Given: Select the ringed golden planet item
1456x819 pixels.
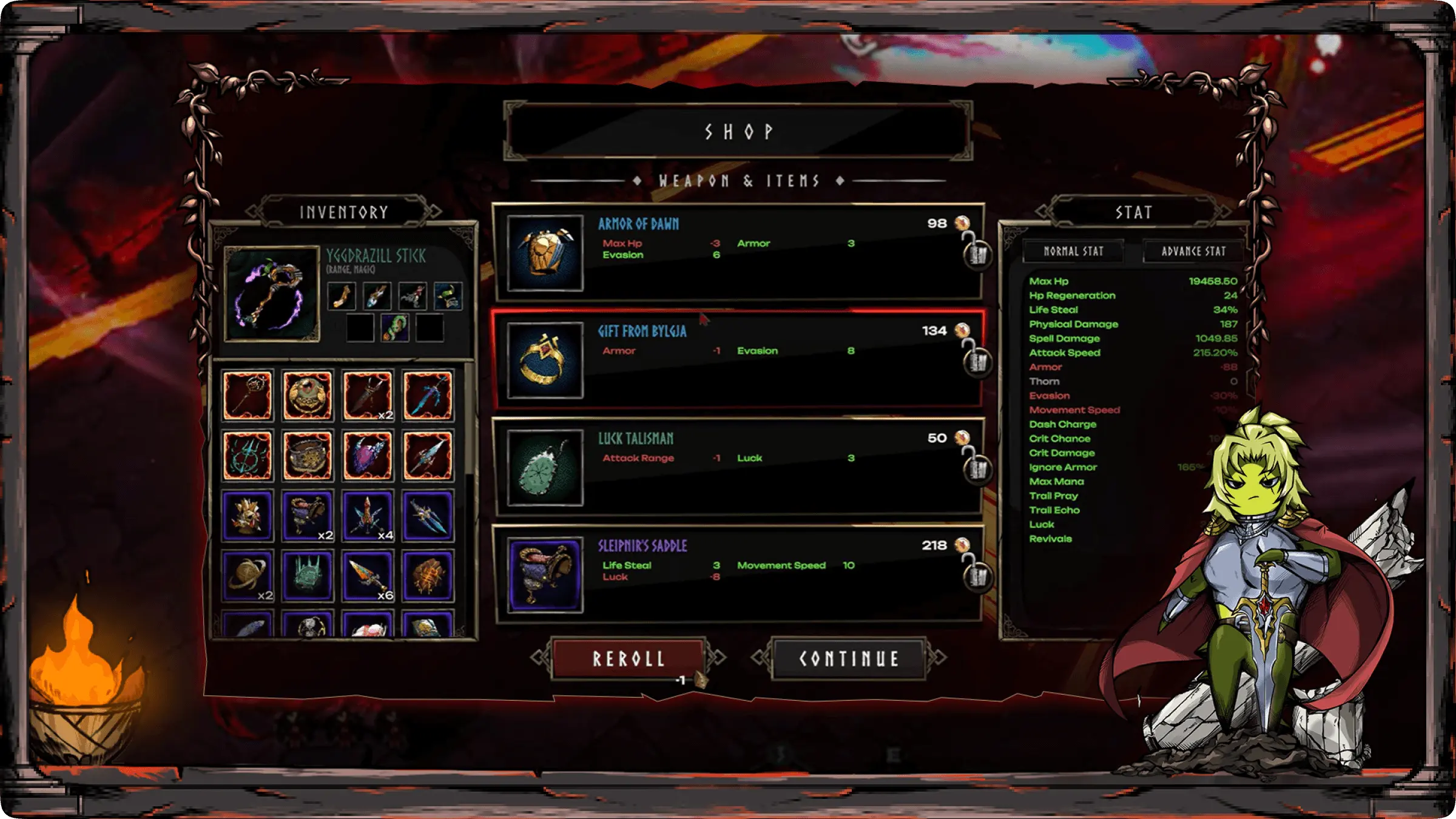Looking at the screenshot, I should pos(248,576).
